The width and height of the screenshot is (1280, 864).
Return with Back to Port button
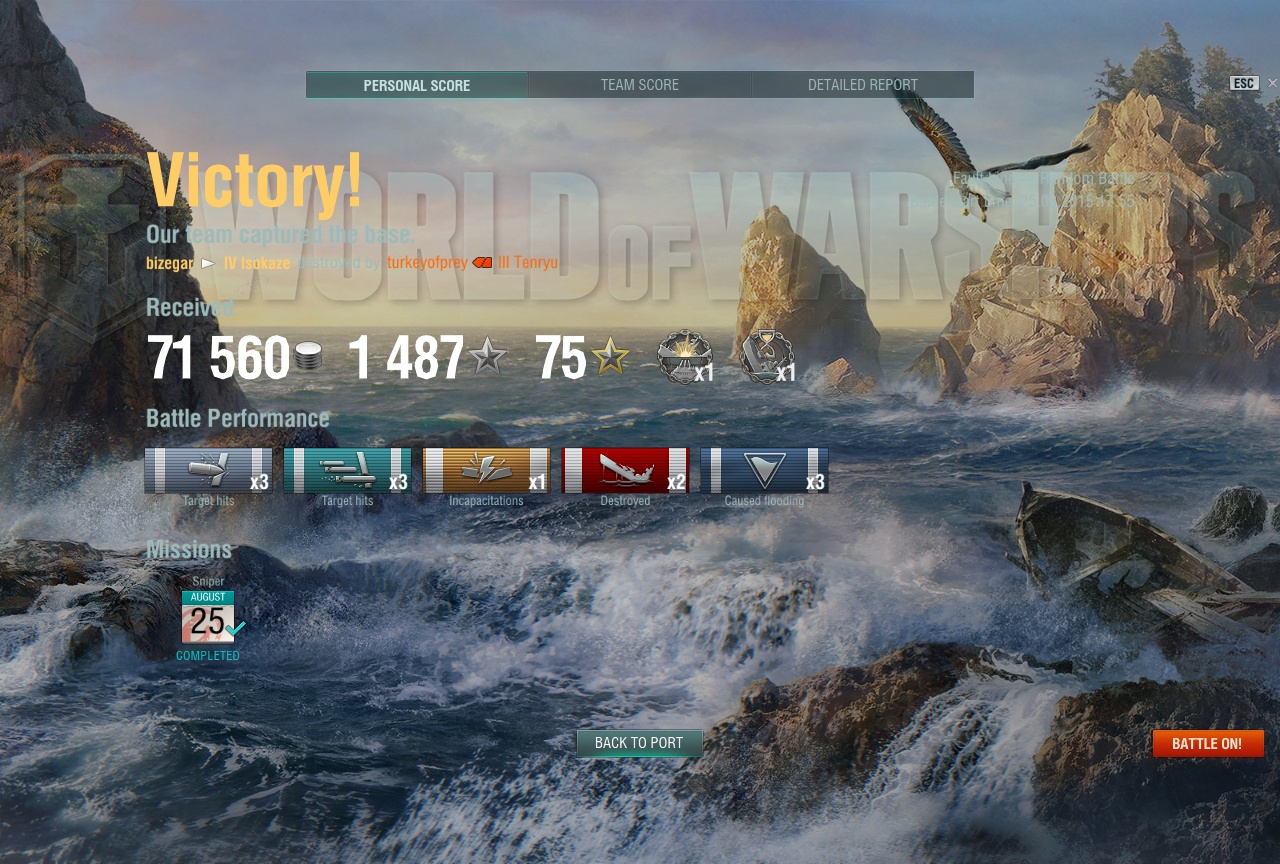click(639, 743)
